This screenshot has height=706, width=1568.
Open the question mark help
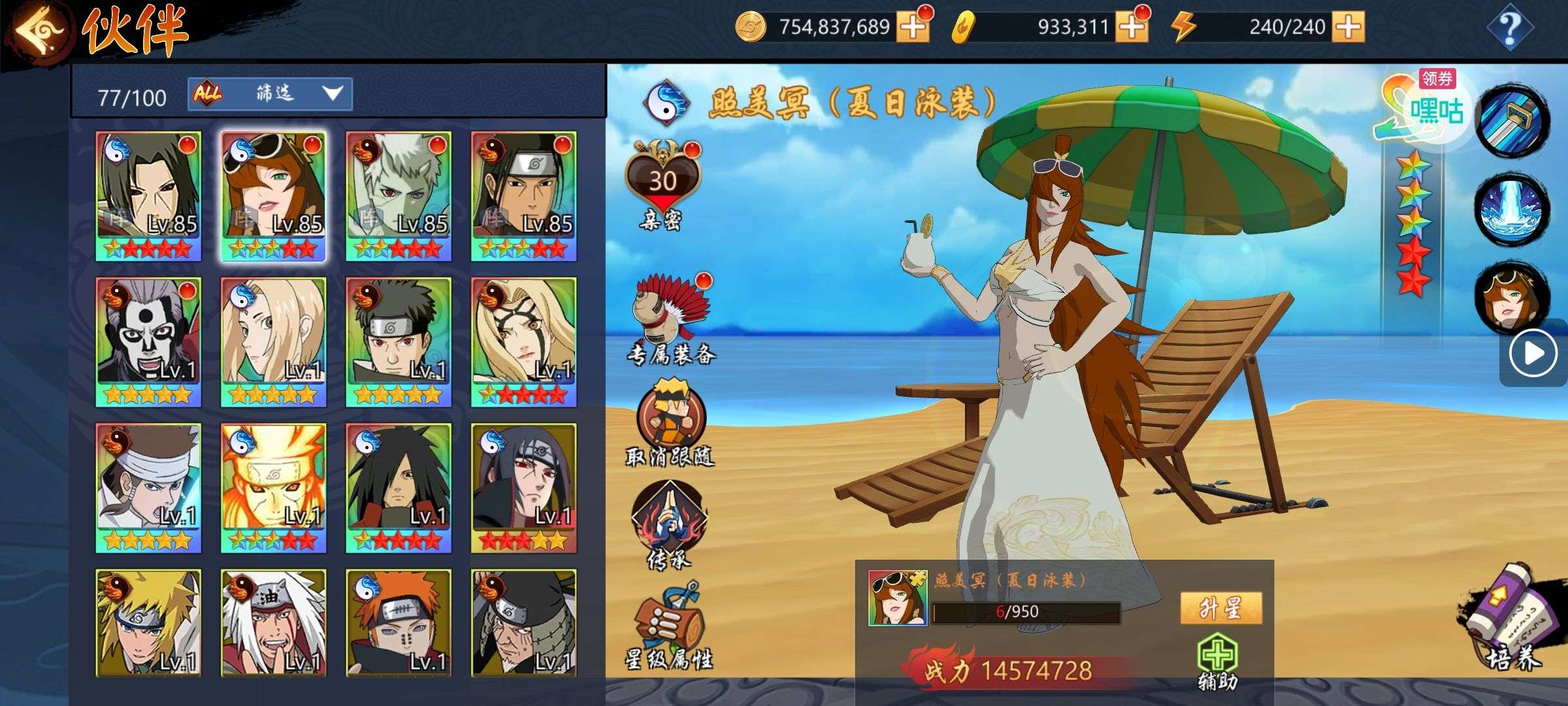point(1509,27)
